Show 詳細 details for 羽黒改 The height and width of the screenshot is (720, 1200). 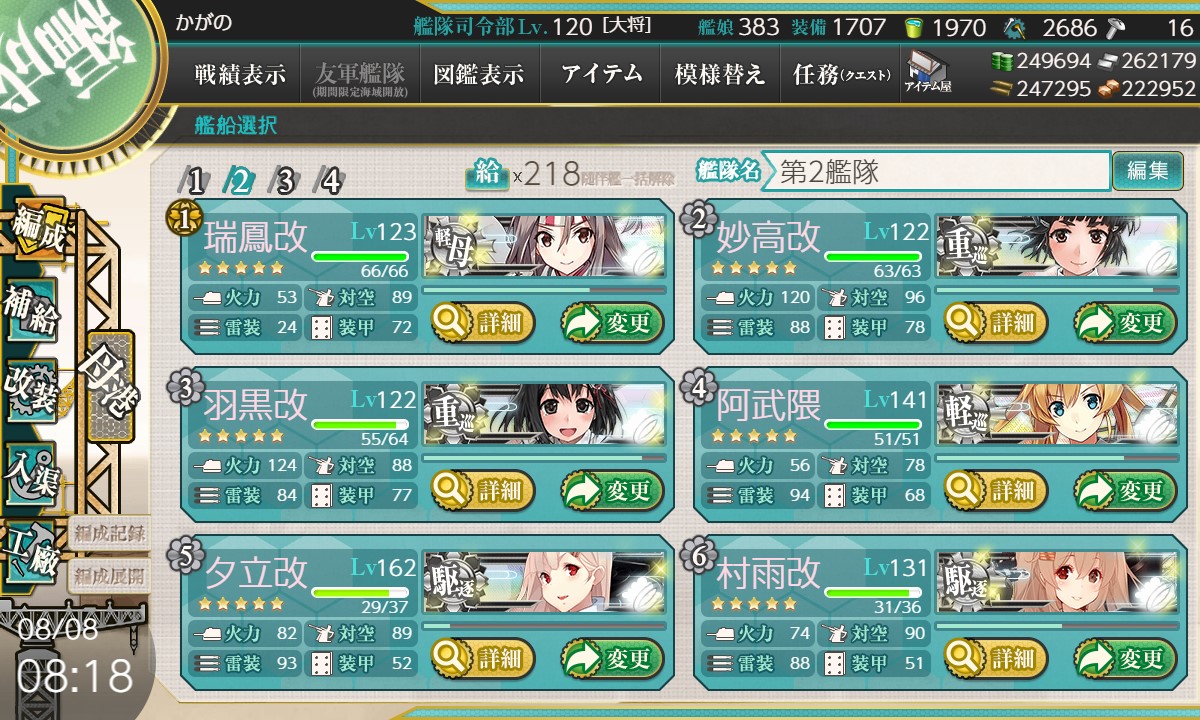[x=484, y=491]
